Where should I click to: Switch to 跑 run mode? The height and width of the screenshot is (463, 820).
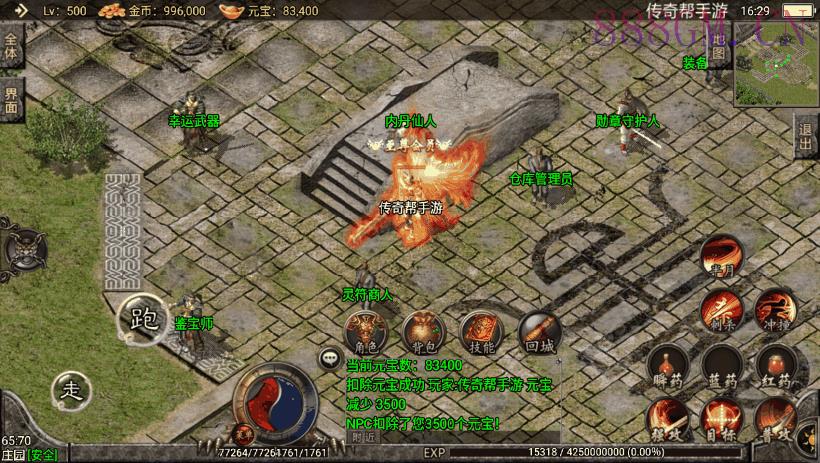click(143, 319)
